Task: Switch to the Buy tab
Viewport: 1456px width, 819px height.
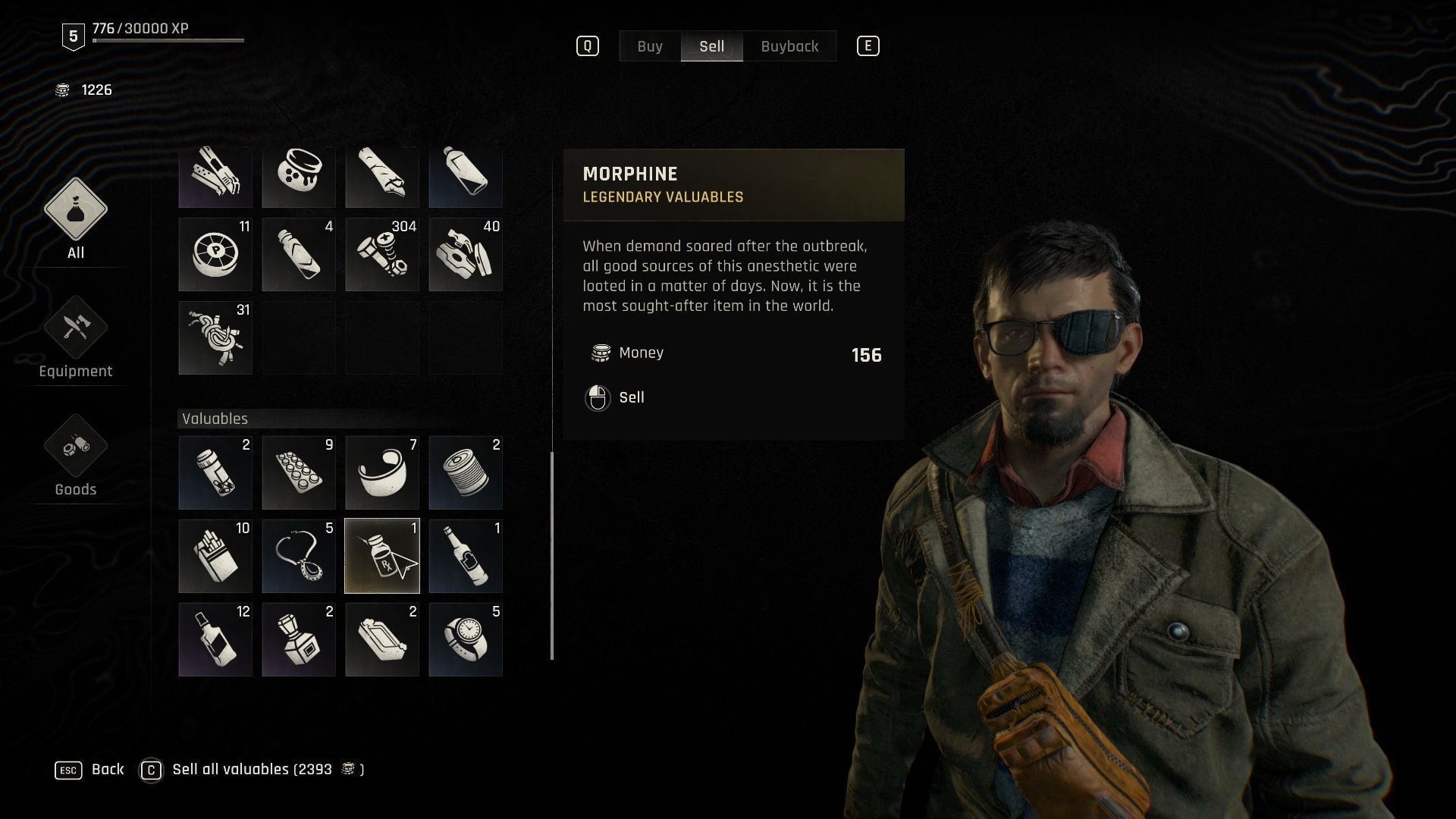Action: click(650, 46)
